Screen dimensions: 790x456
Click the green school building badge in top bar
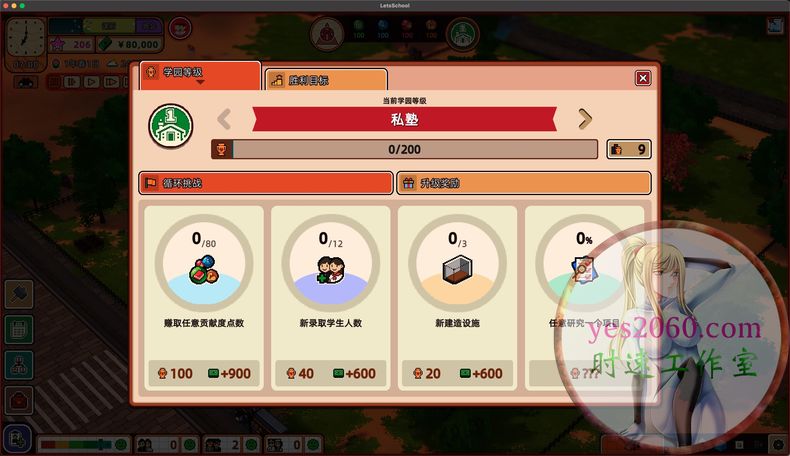point(461,34)
